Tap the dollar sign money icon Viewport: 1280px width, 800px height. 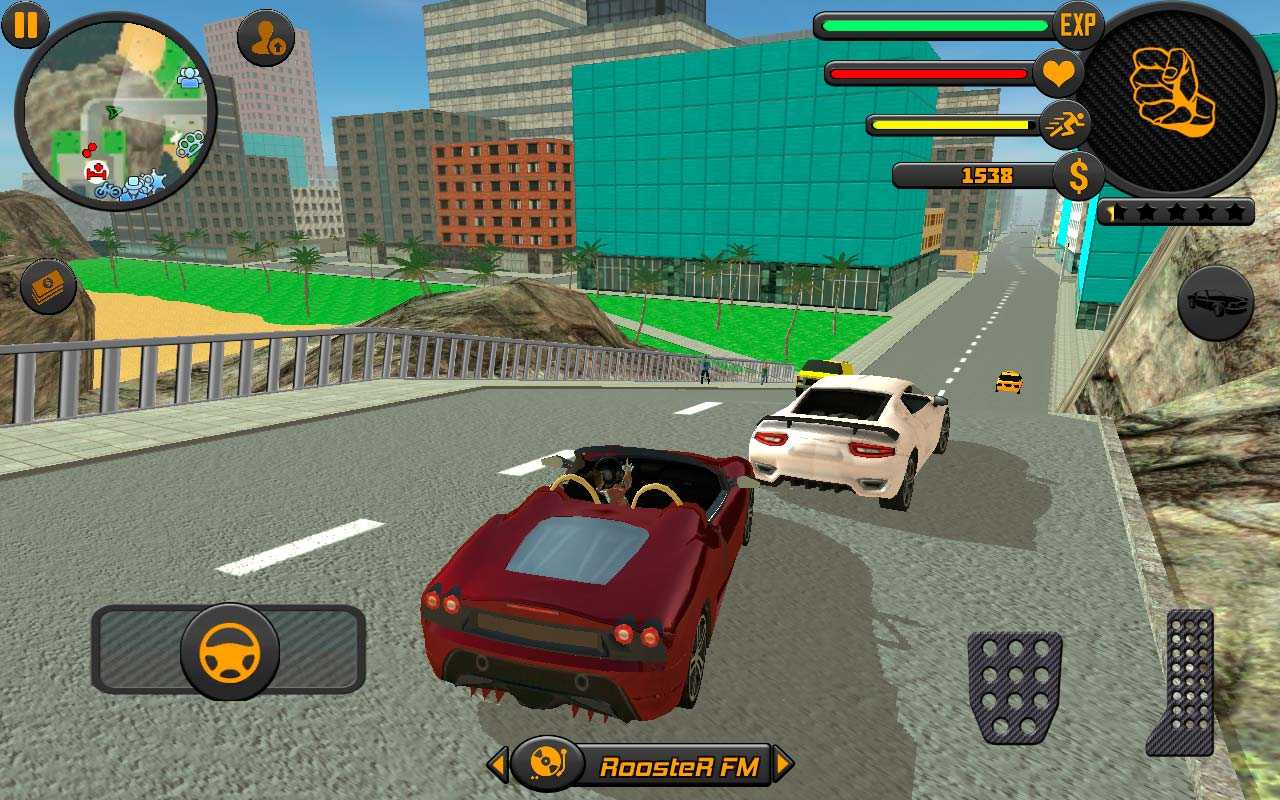1078,177
